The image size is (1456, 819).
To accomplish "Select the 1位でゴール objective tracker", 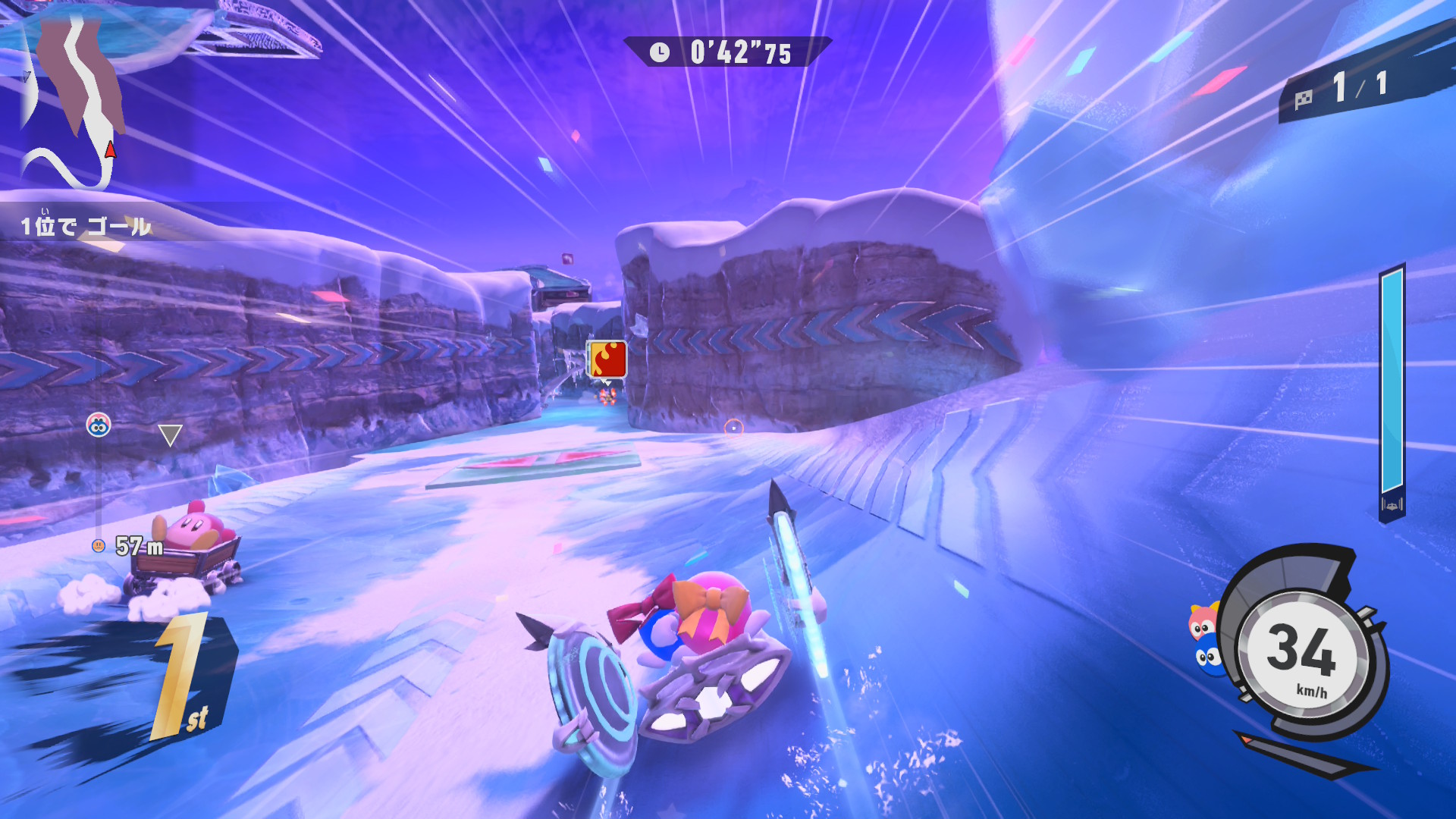I will (x=86, y=226).
